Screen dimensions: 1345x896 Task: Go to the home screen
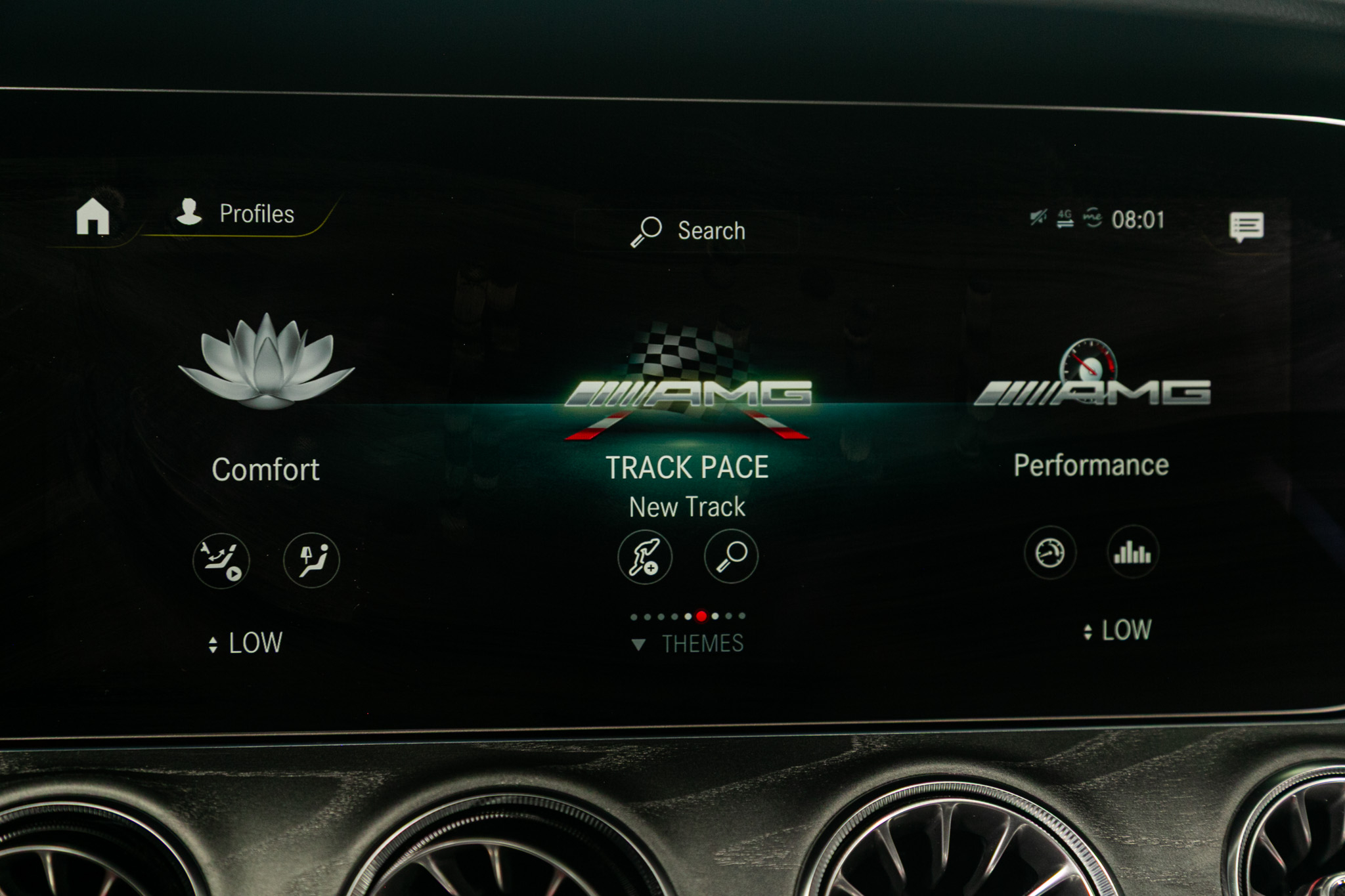[x=93, y=216]
